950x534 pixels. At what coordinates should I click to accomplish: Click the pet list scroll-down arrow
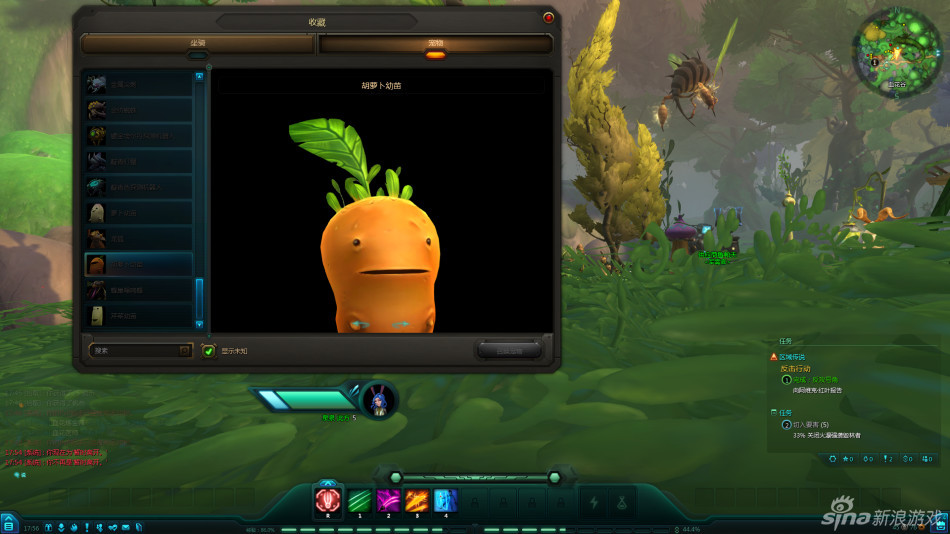(x=199, y=324)
